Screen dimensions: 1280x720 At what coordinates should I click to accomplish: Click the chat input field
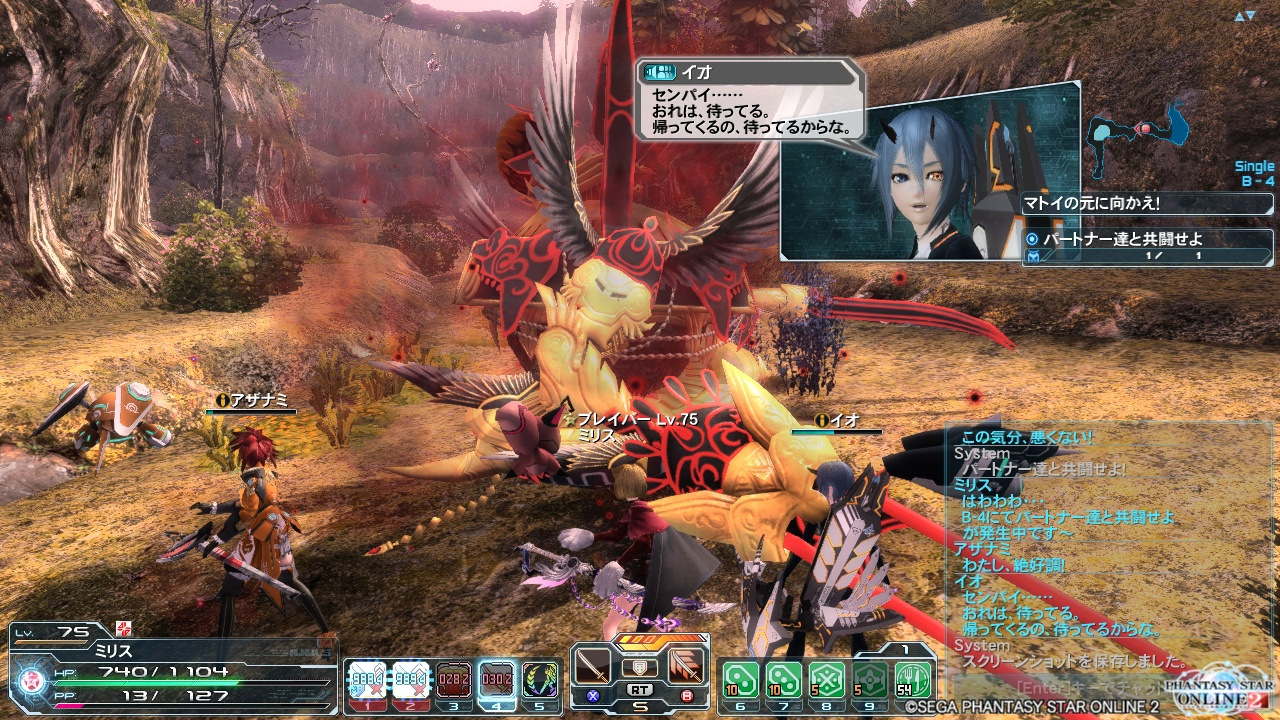(1080, 687)
